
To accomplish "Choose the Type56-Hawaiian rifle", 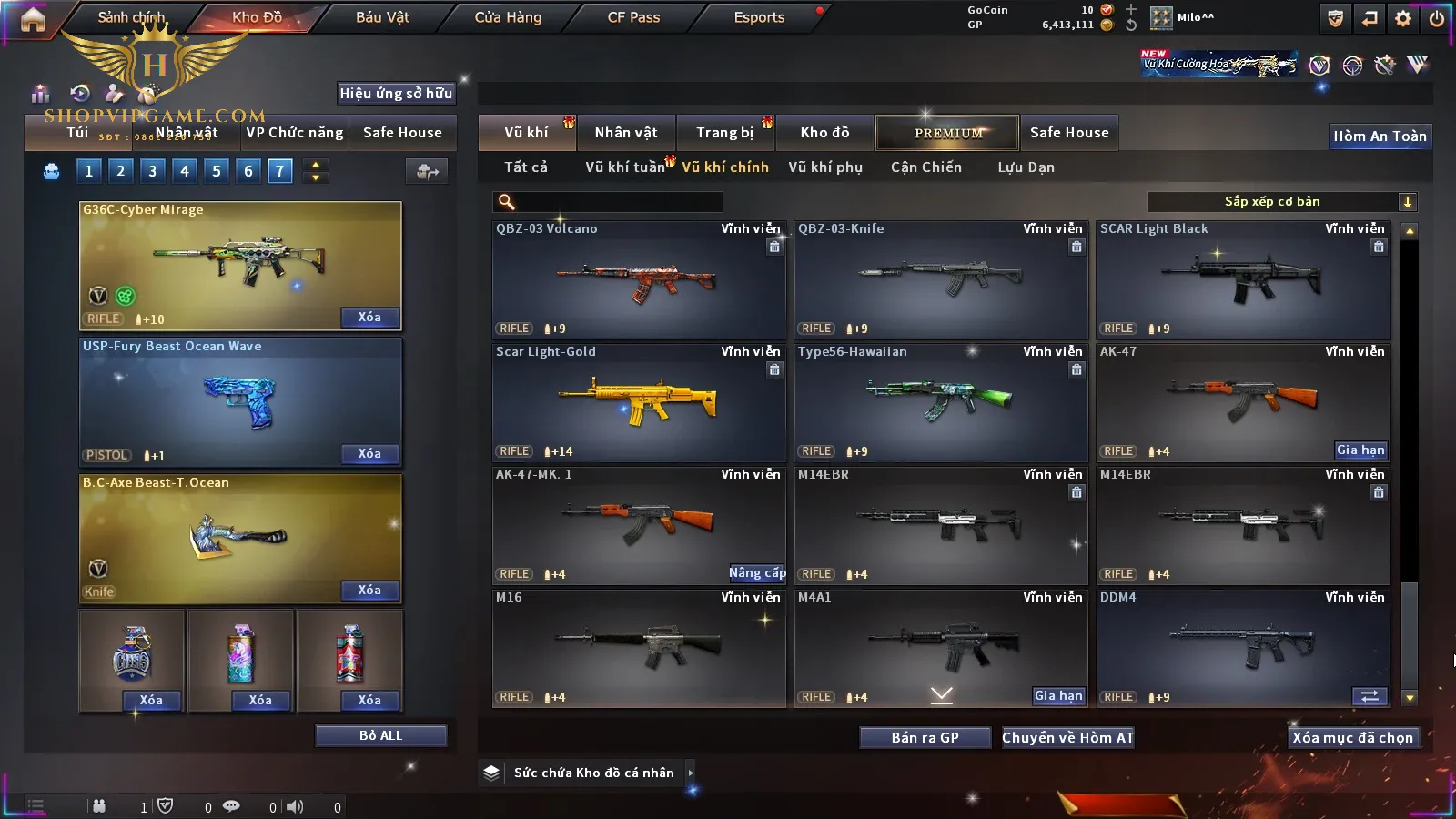I will (941, 402).
